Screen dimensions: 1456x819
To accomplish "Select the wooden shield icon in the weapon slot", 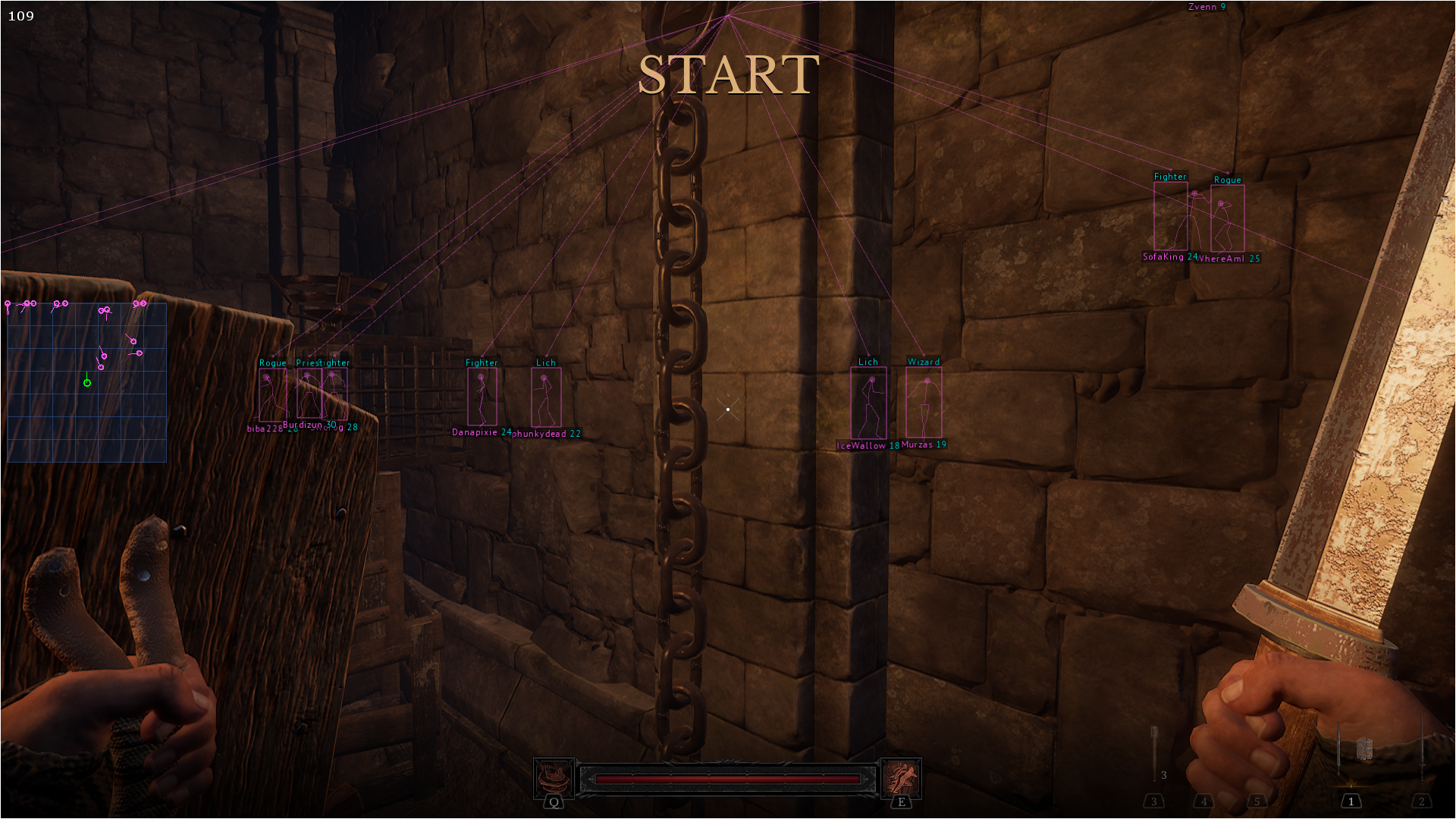I will 1365,749.
